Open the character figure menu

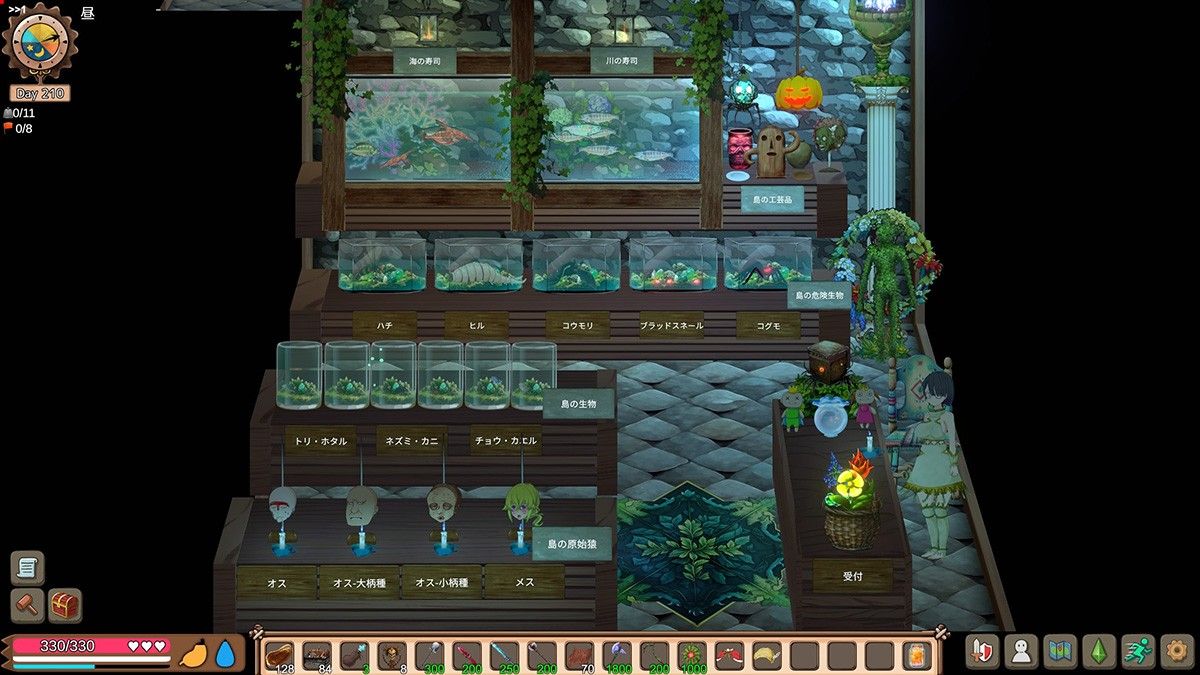click(1021, 652)
